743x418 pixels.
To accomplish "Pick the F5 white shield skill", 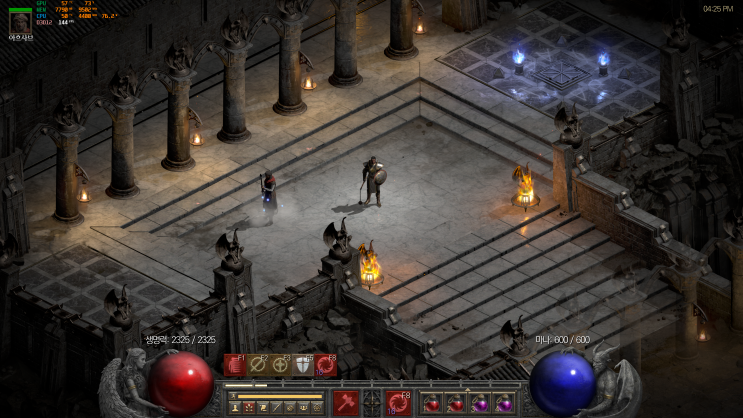I will click(304, 366).
